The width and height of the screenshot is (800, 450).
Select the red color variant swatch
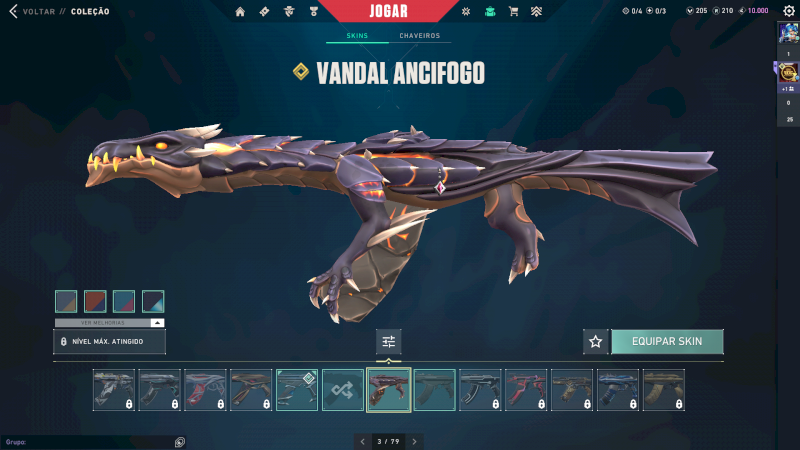pyautogui.click(x=95, y=301)
